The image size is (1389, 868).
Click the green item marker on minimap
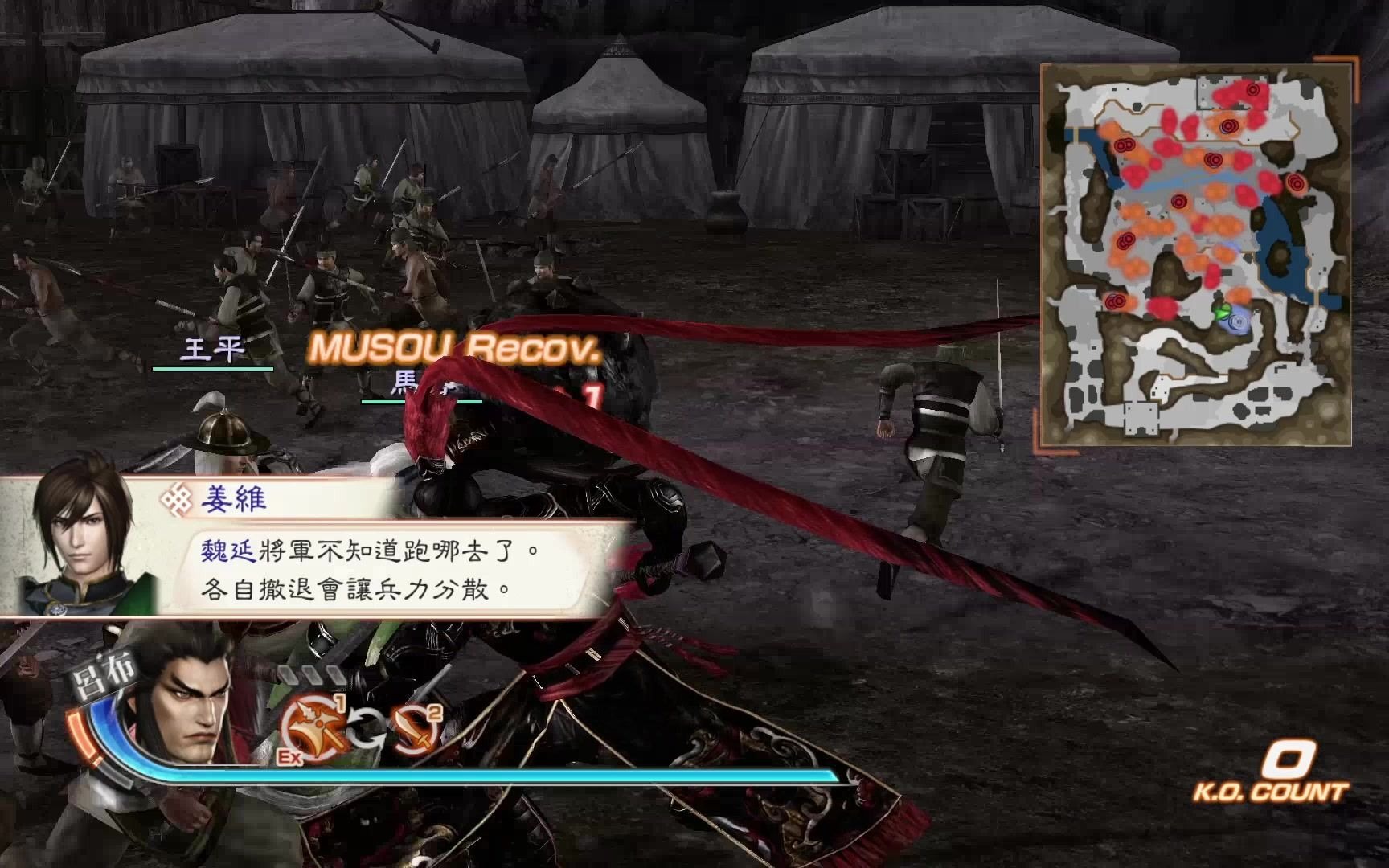pos(1223,312)
